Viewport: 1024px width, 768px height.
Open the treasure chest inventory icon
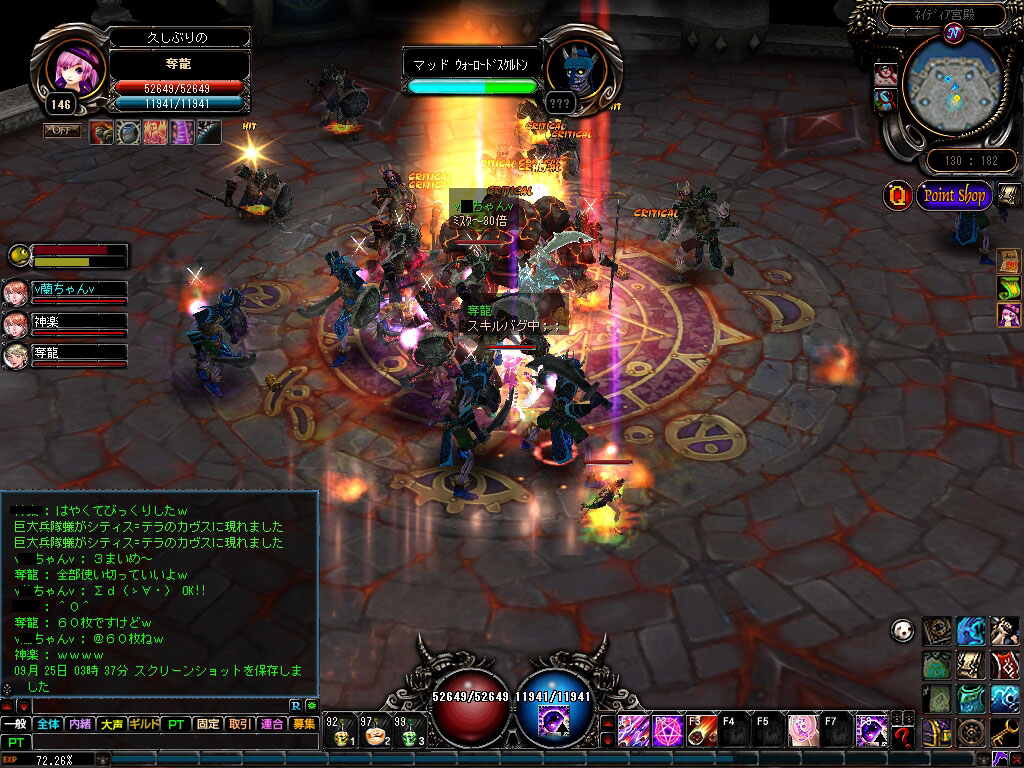coord(937,731)
